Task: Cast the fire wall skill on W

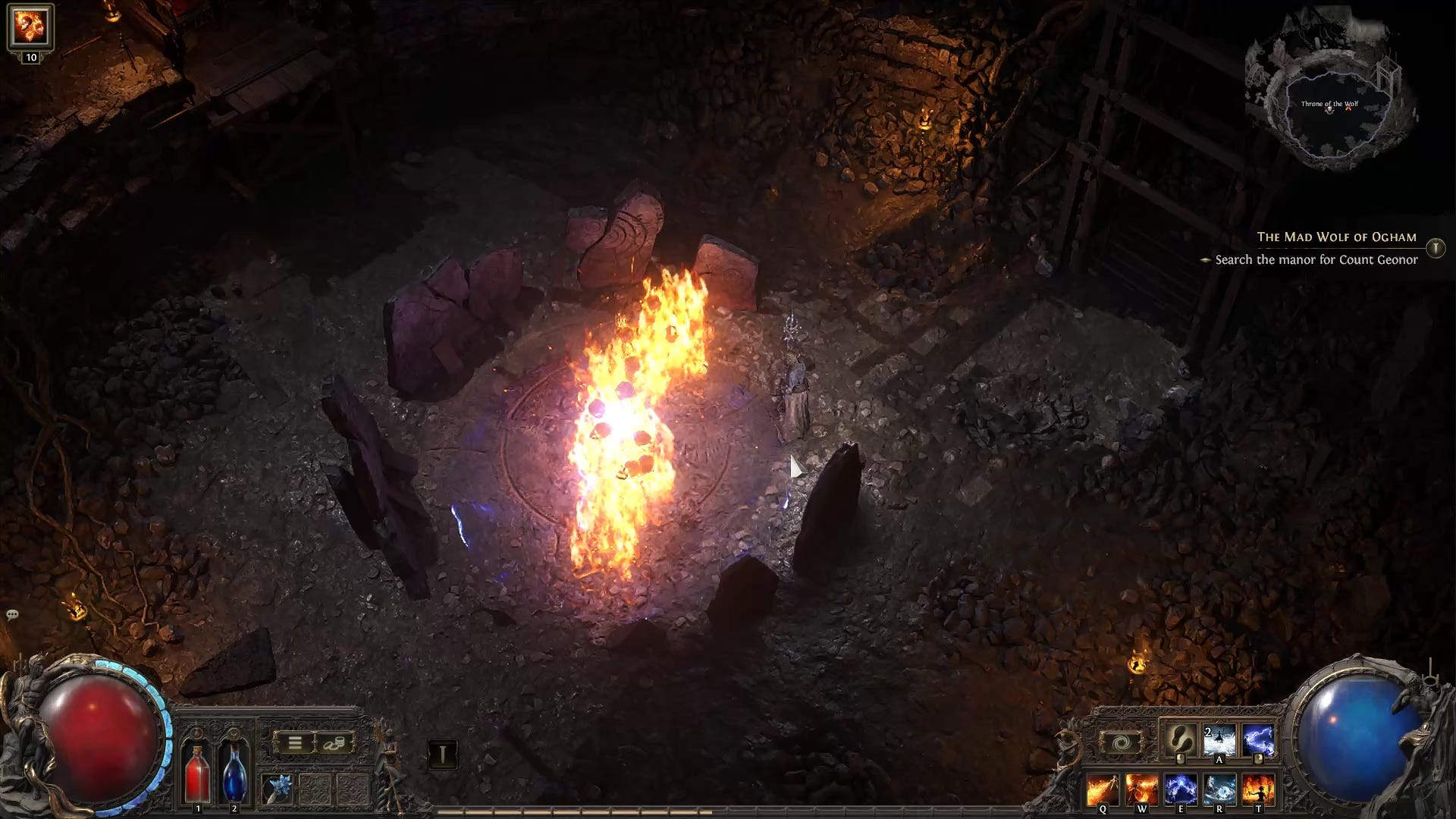Action: [x=1141, y=790]
